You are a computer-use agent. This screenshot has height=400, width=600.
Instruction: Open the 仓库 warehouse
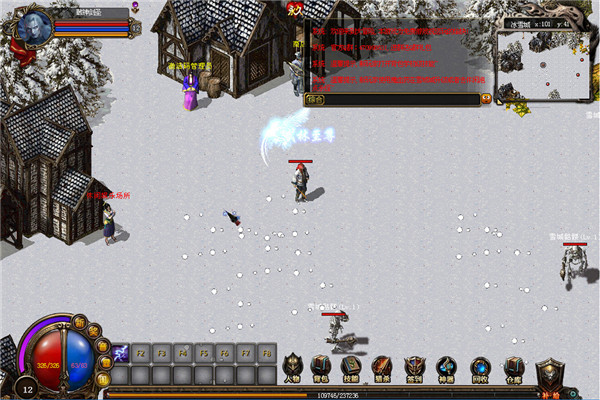tap(513, 368)
